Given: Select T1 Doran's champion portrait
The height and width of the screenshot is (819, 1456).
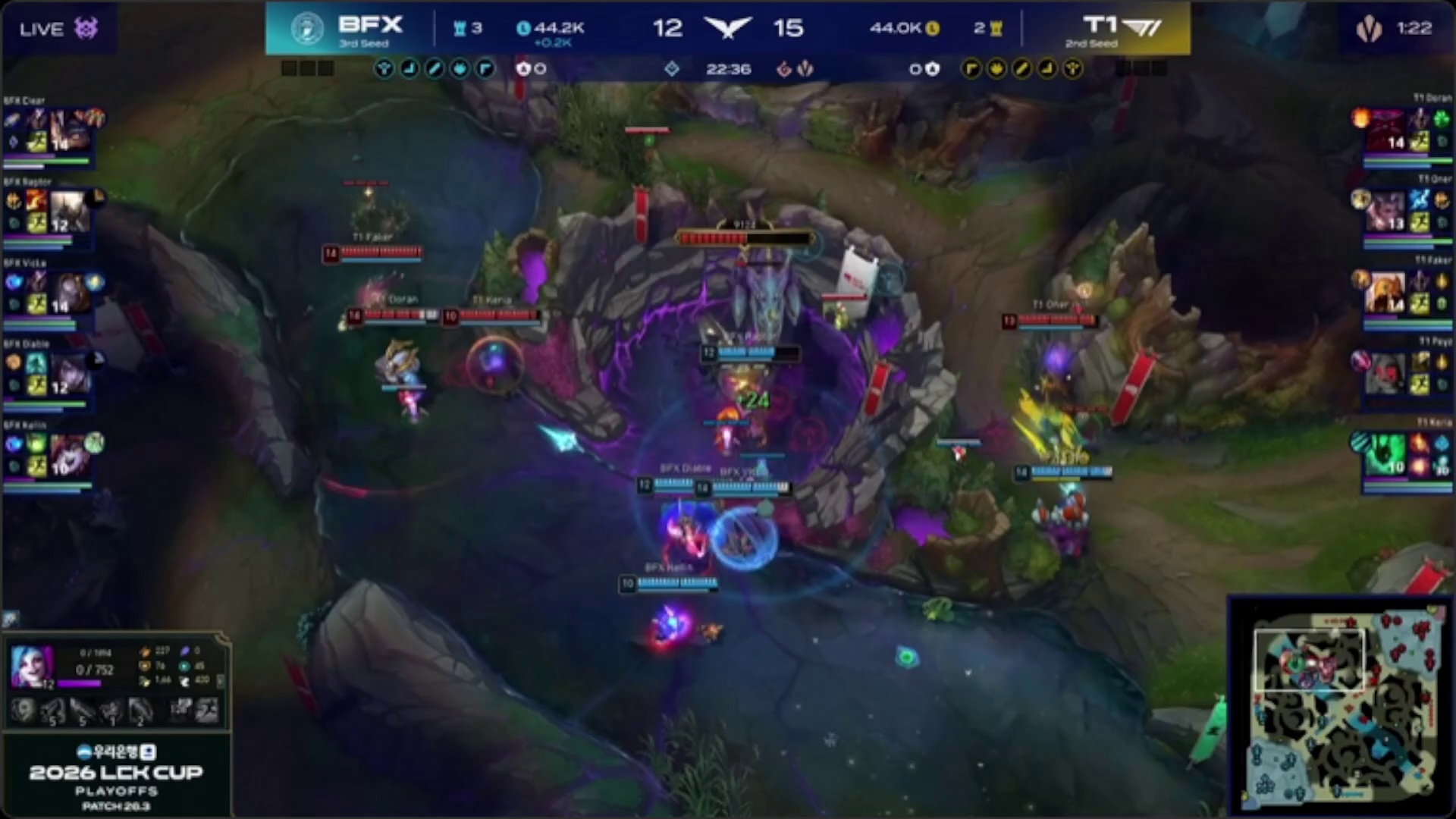Looking at the screenshot, I should point(1386,129).
